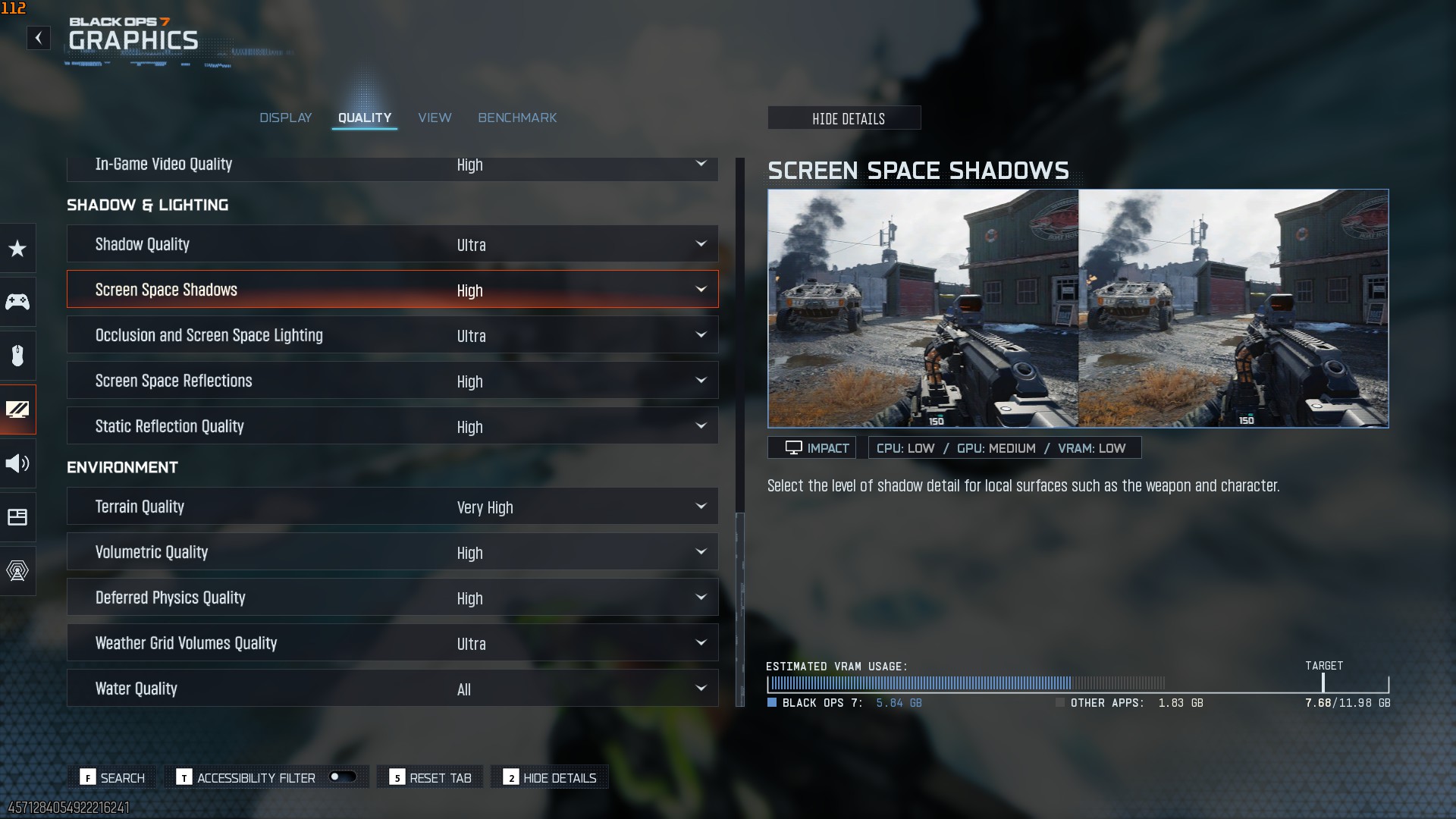The width and height of the screenshot is (1456, 819).
Task: Click the Reset Tab button
Action: 431,777
